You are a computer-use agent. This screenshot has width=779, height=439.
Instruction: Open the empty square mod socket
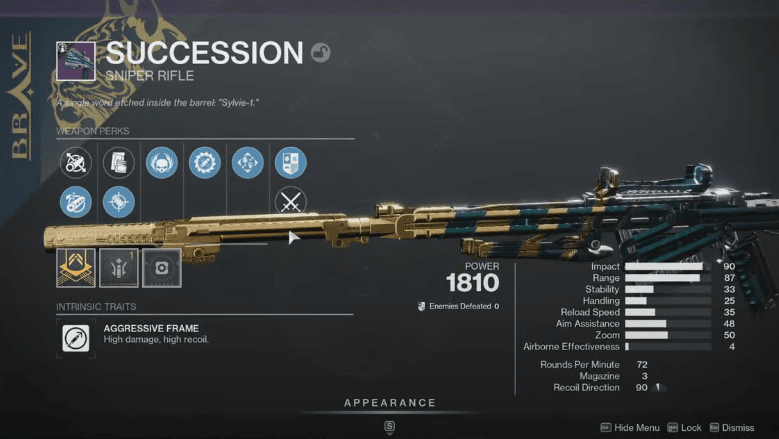[161, 267]
